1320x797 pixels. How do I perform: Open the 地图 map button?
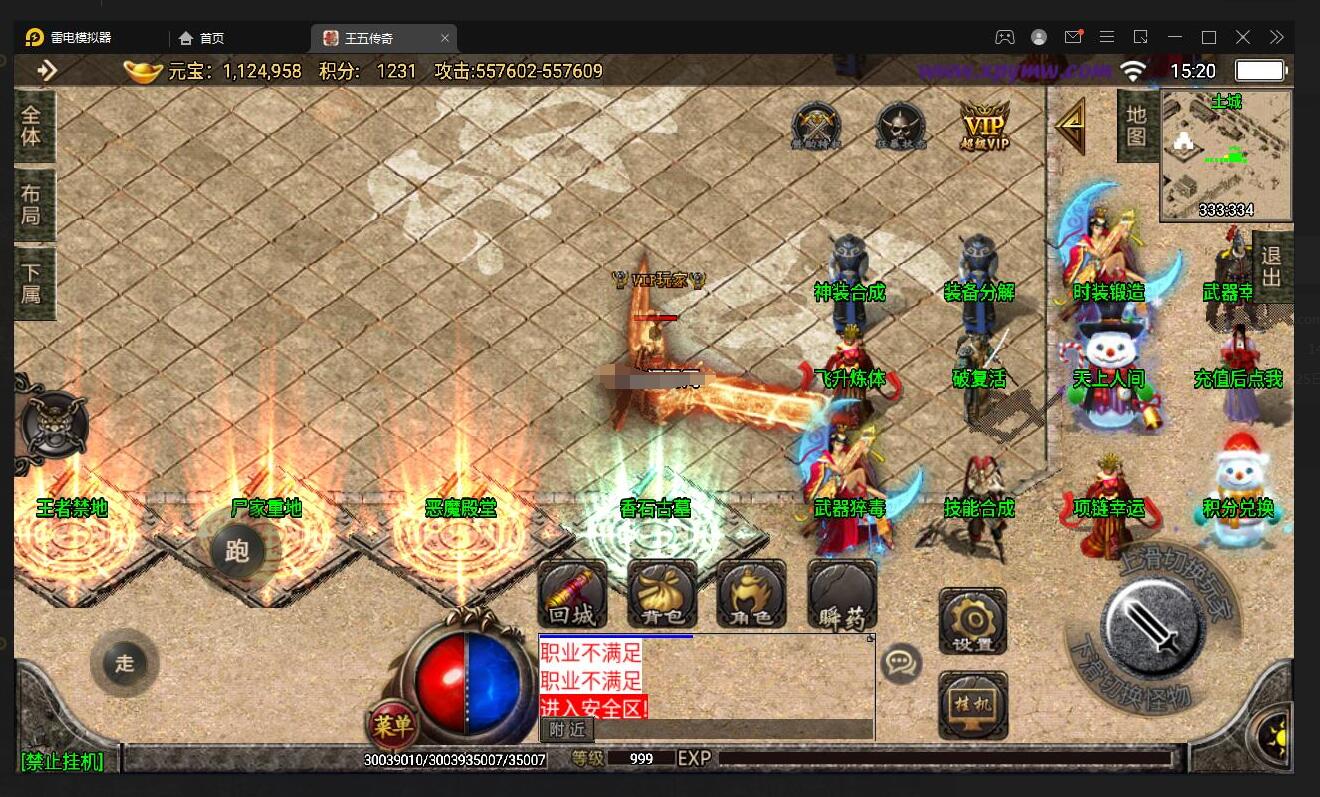1137,126
